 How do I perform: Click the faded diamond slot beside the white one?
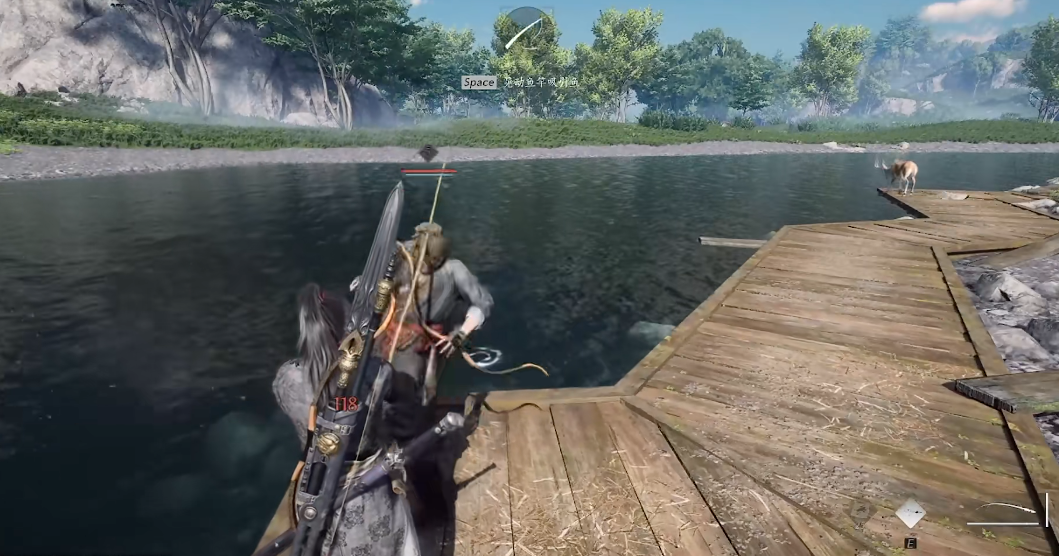click(x=861, y=512)
